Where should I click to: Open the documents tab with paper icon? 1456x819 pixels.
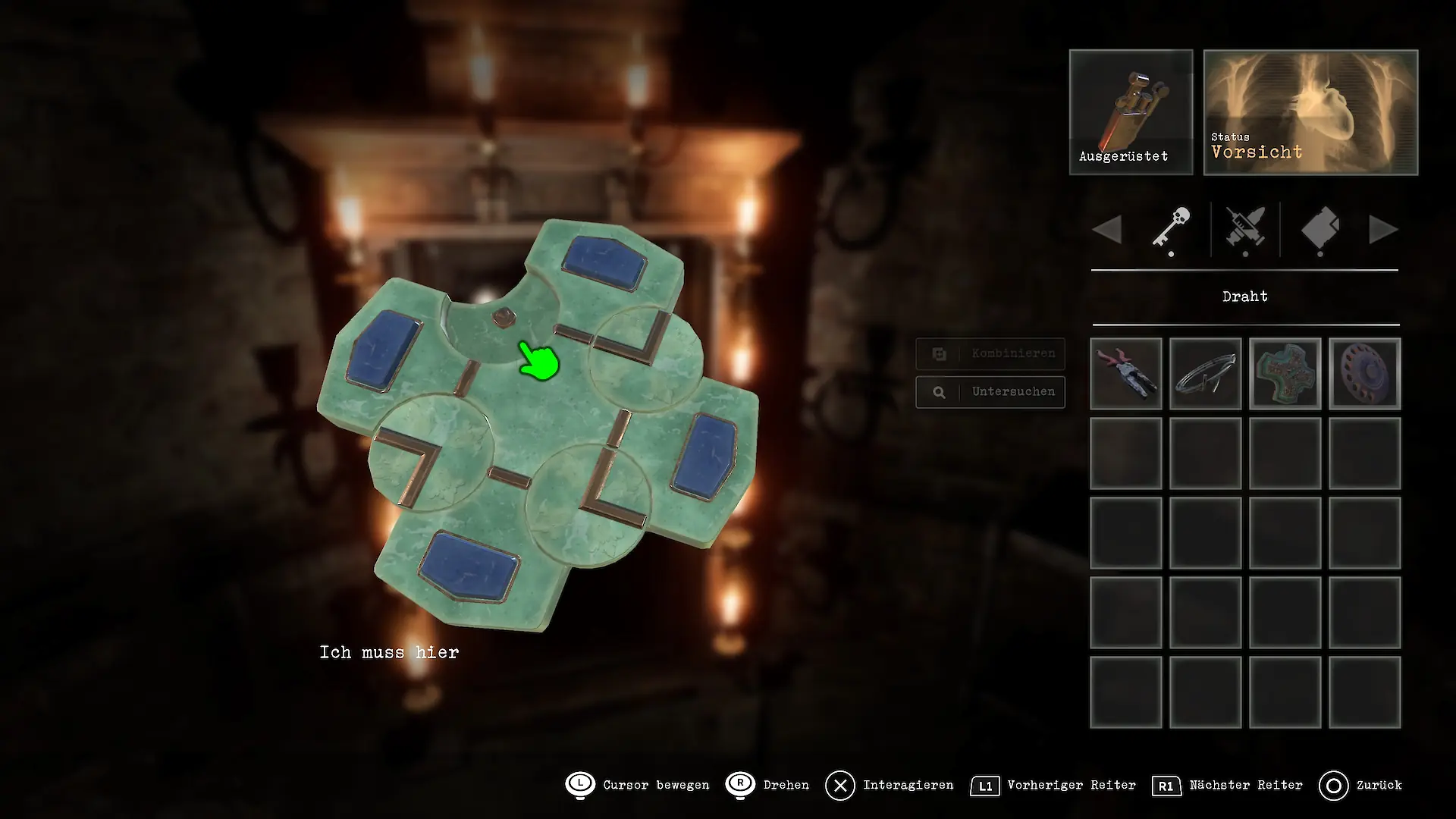[1320, 228]
